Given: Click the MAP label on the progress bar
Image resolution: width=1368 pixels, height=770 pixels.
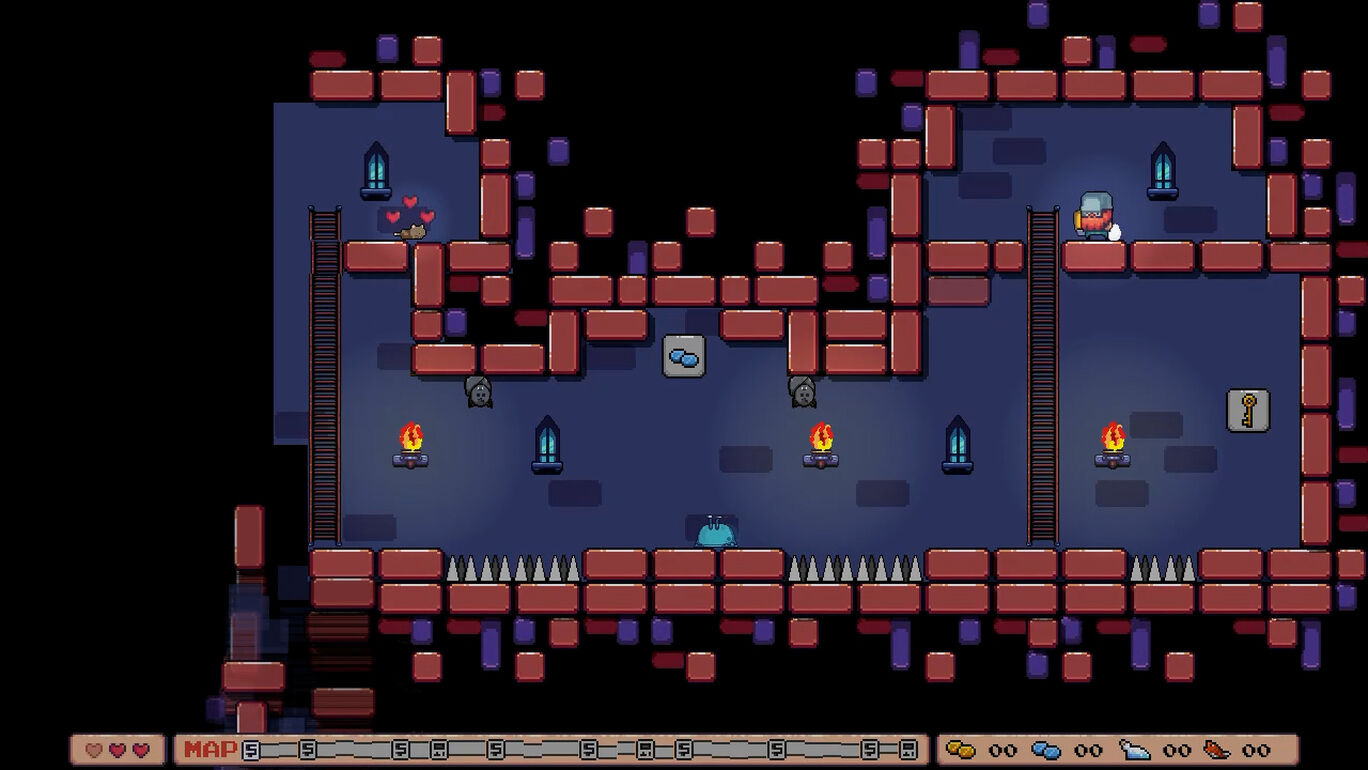Looking at the screenshot, I should click(x=210, y=749).
